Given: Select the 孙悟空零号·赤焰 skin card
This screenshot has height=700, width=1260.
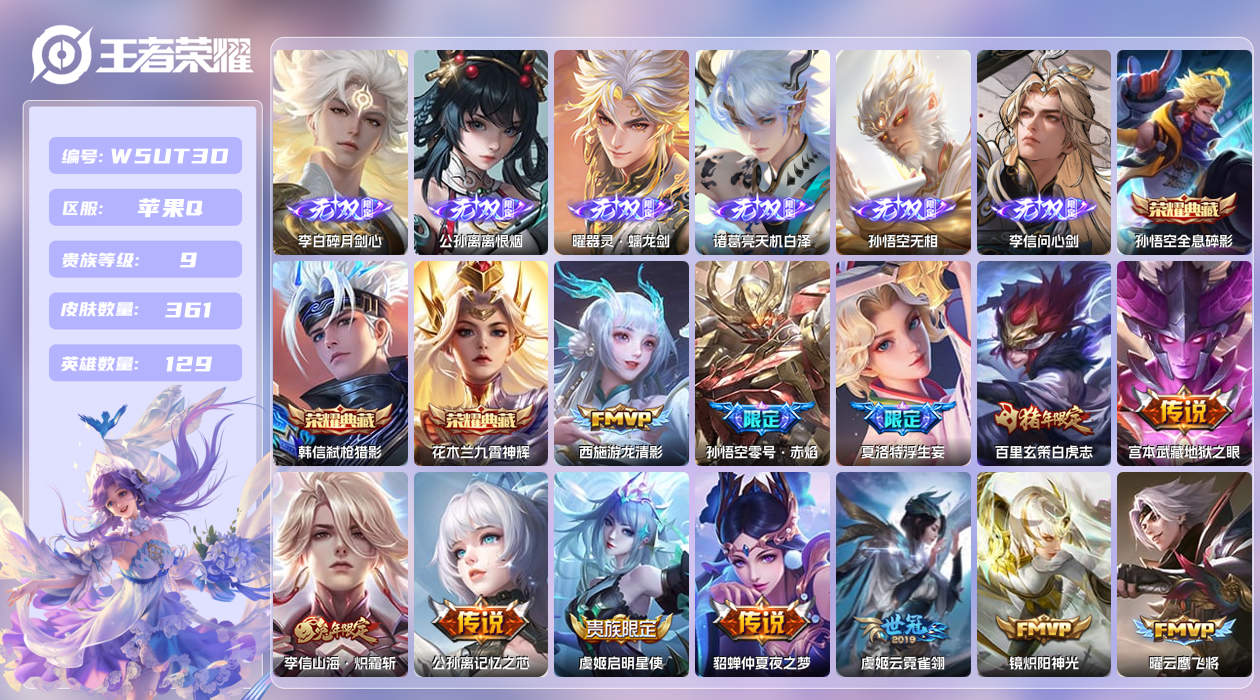Looking at the screenshot, I should pyautogui.click(x=762, y=363).
